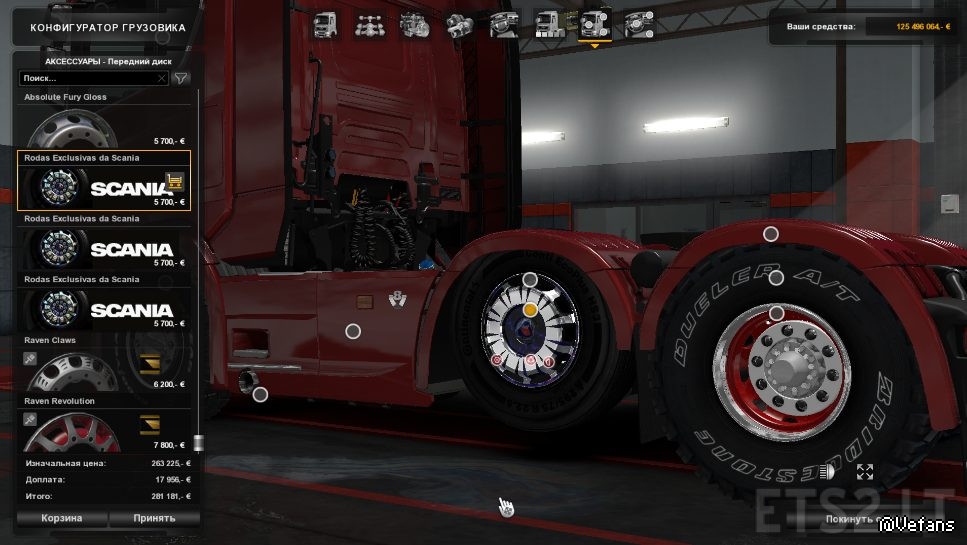Select the Absolute Fury Gloss rim
967x545 pixels.
click(x=104, y=124)
